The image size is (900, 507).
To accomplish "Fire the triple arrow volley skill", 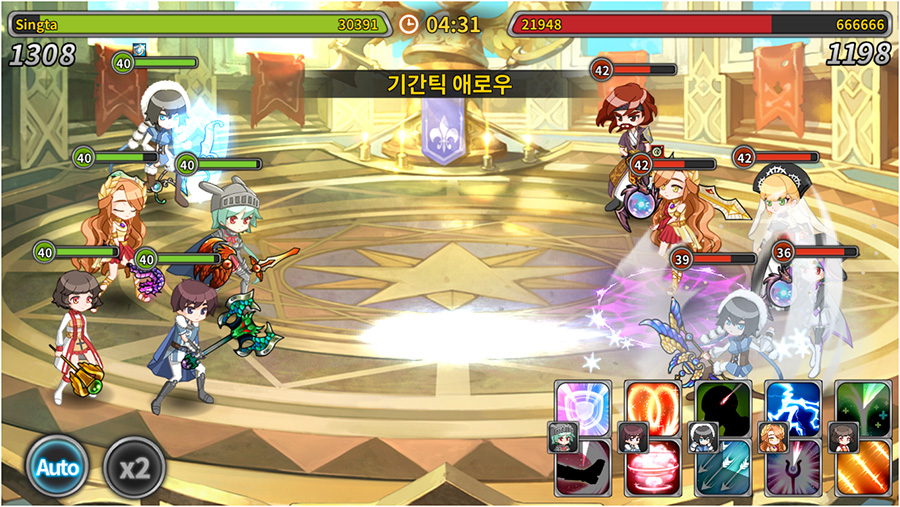I will point(726,470).
